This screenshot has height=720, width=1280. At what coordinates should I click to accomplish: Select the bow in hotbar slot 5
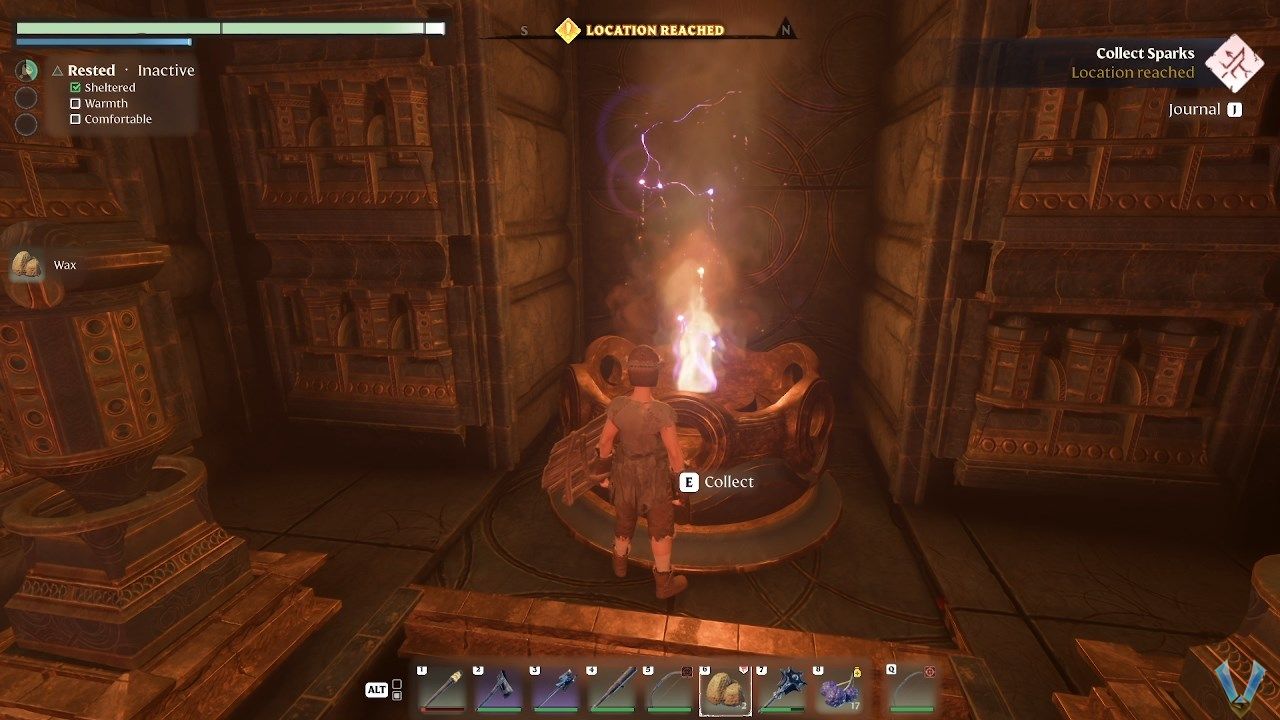pos(667,688)
